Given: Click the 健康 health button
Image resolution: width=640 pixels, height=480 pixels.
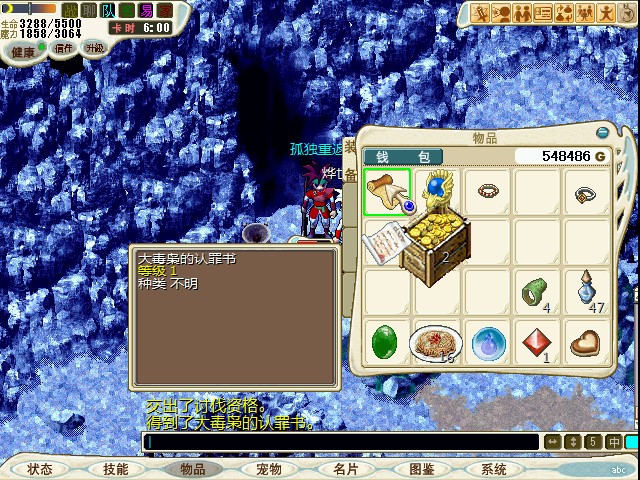Looking at the screenshot, I should (23, 50).
